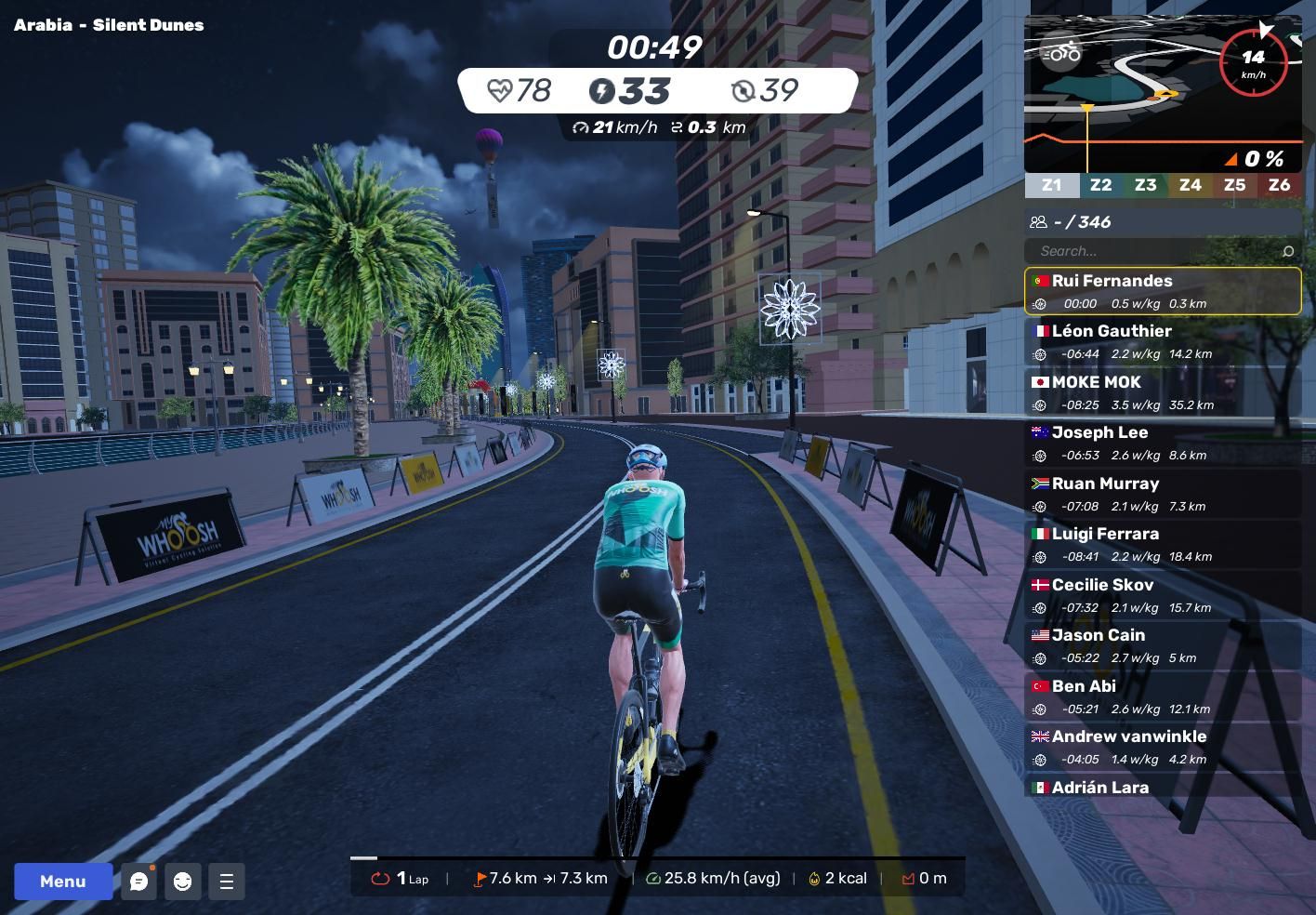Choose Cecilie Skov from the list

(1163, 595)
